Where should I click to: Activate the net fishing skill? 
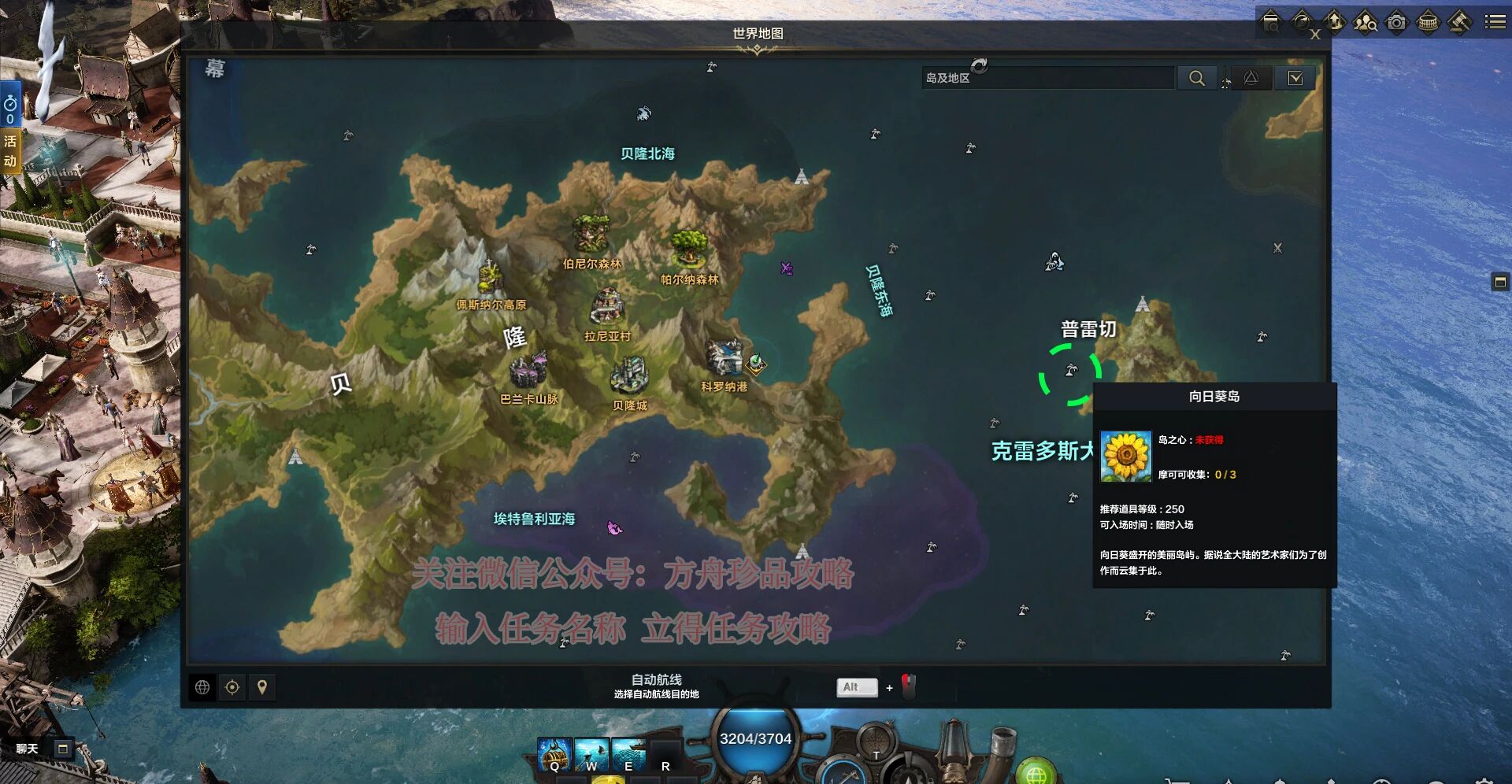coord(628,754)
